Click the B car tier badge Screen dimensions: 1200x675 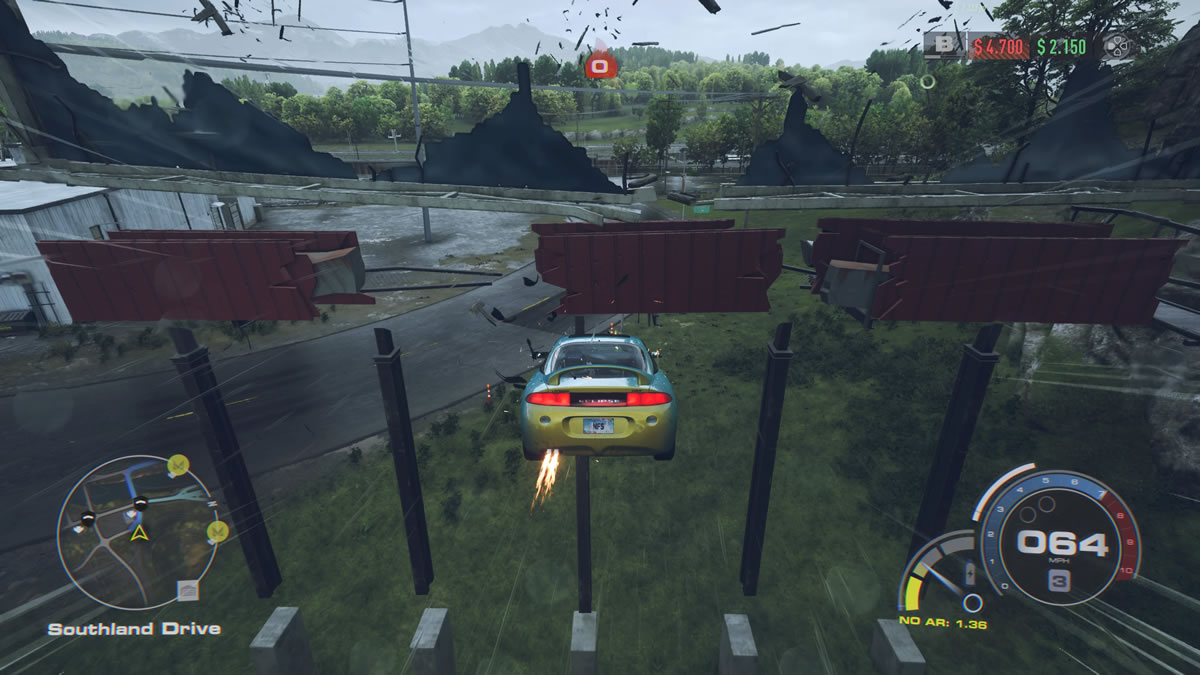click(946, 45)
